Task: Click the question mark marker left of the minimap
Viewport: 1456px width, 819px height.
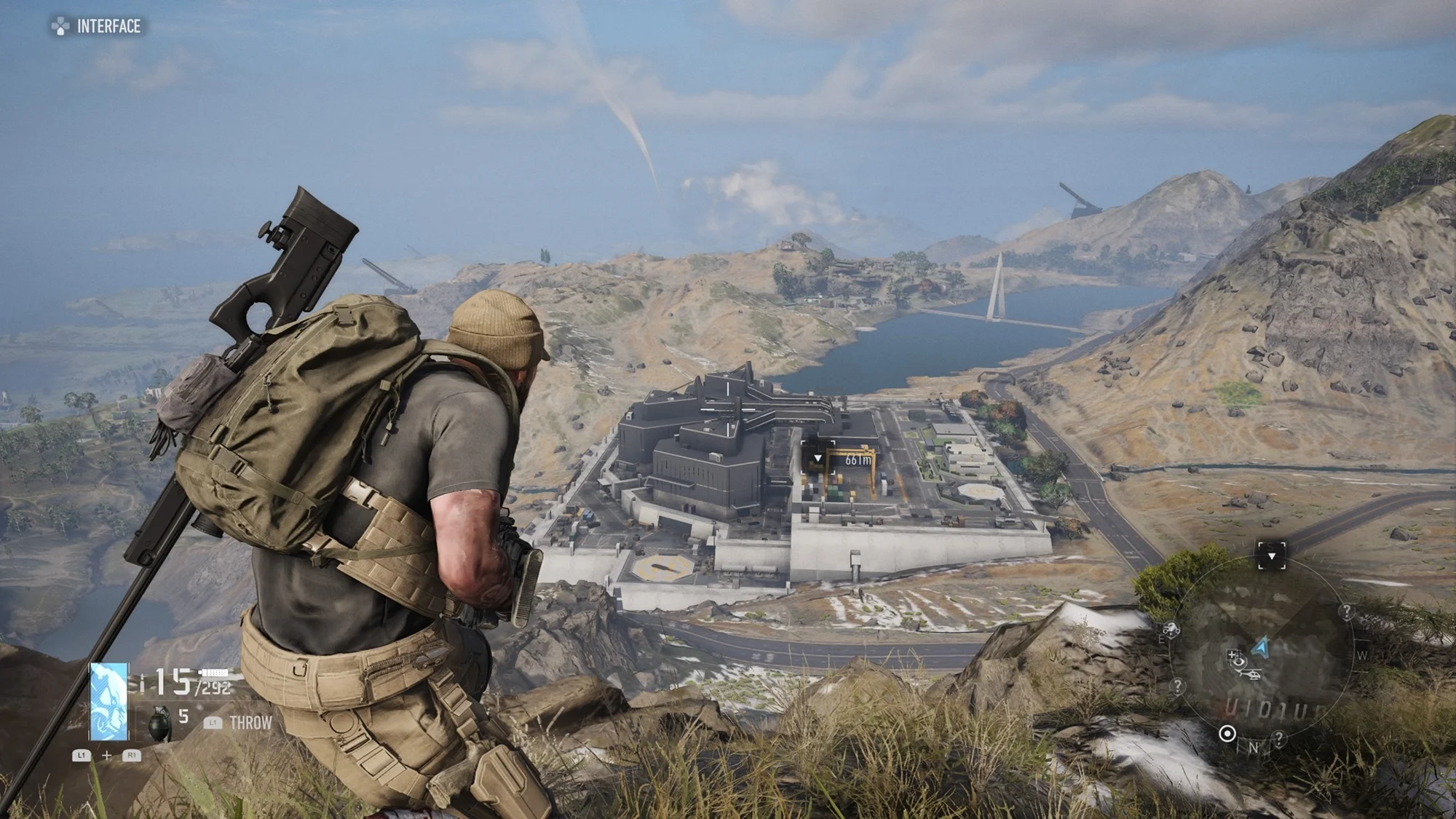Action: click(1179, 686)
